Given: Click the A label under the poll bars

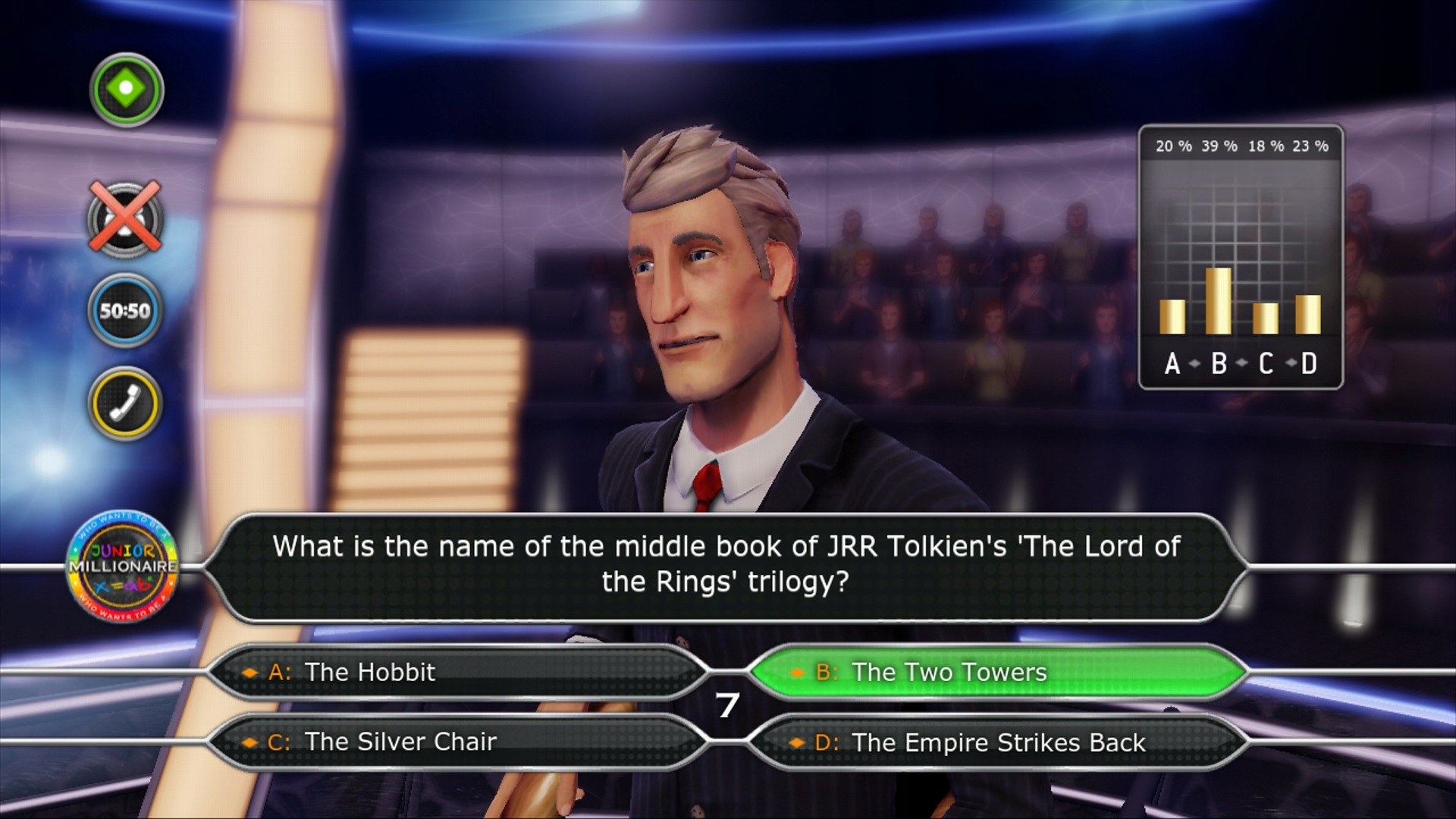Looking at the screenshot, I should [x=1172, y=364].
